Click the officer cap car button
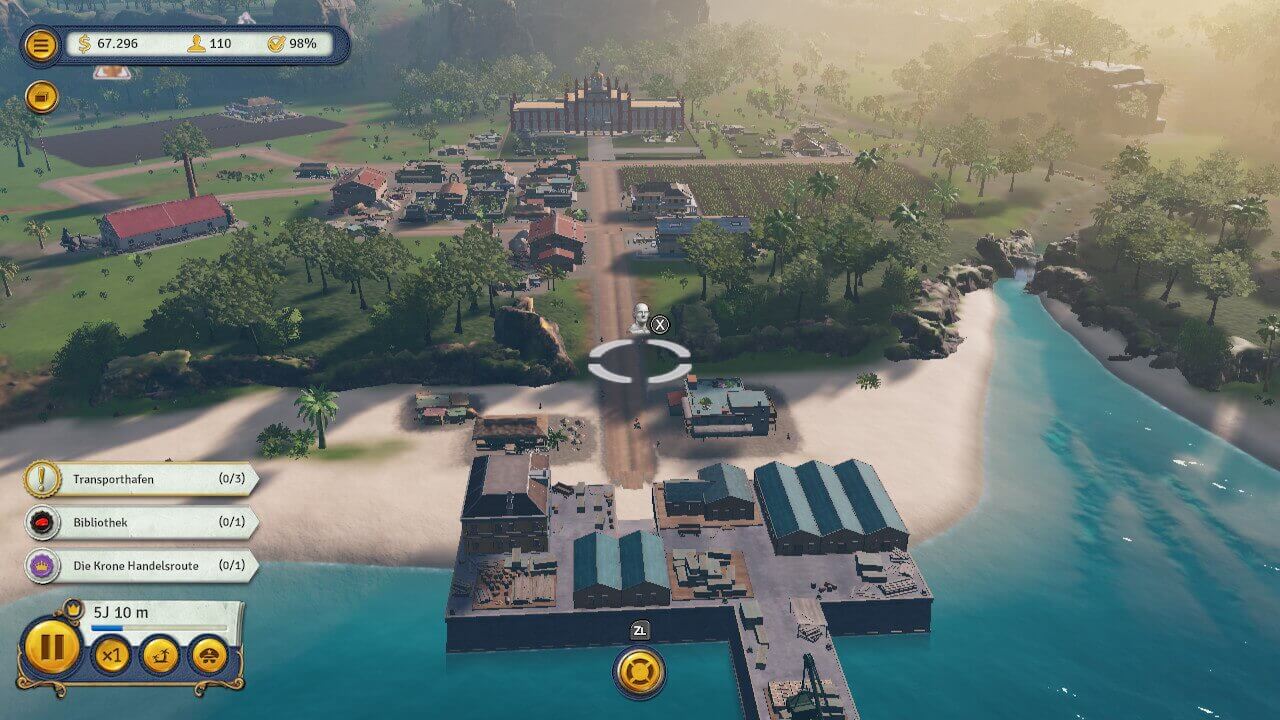Image resolution: width=1280 pixels, height=720 pixels. (x=209, y=656)
